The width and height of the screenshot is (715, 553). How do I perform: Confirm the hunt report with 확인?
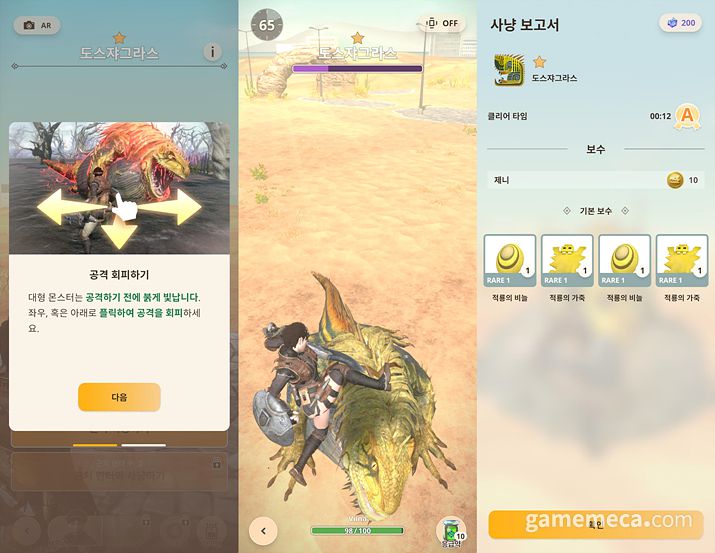pos(596,524)
